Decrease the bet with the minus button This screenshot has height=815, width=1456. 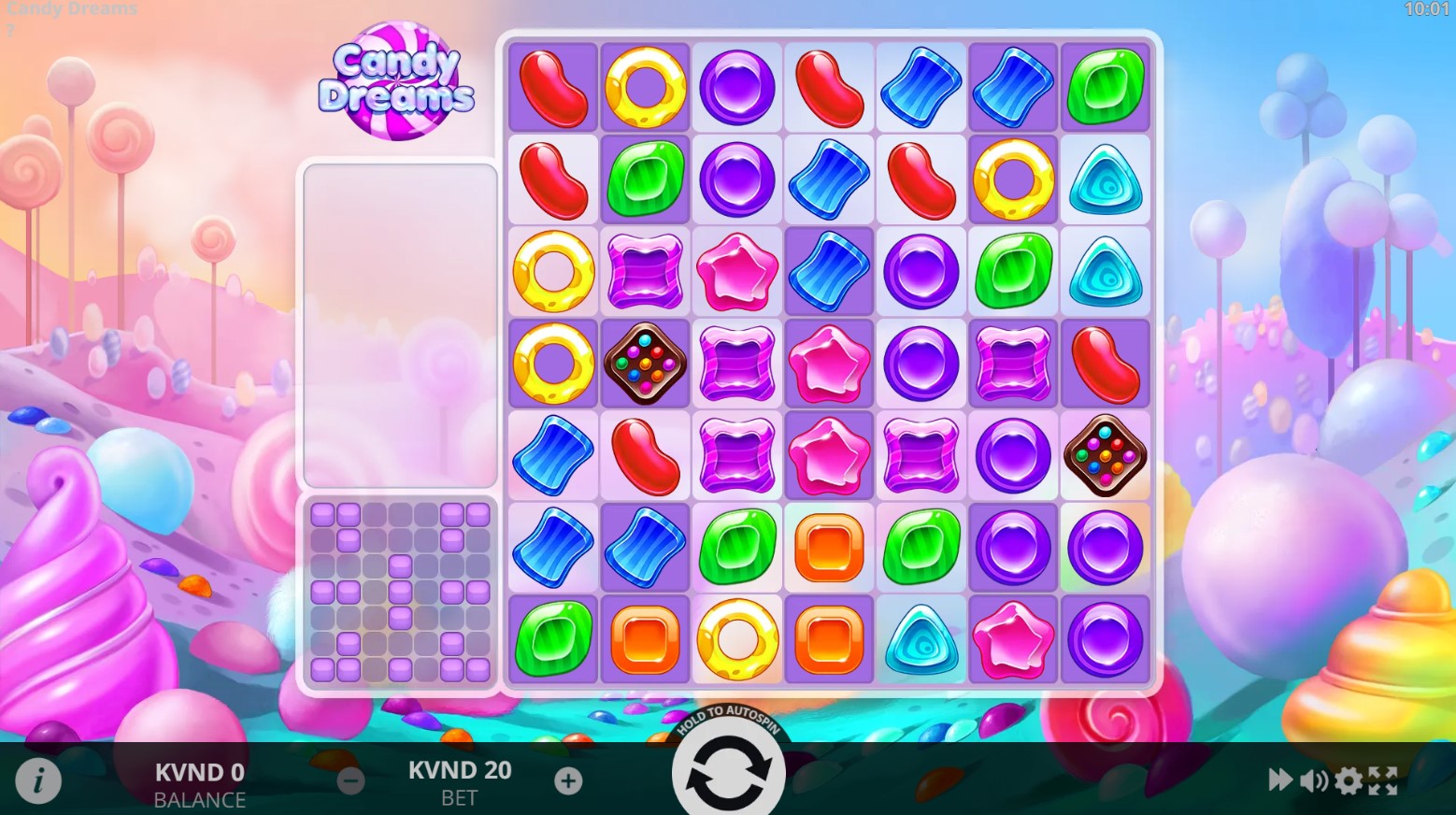coord(350,780)
